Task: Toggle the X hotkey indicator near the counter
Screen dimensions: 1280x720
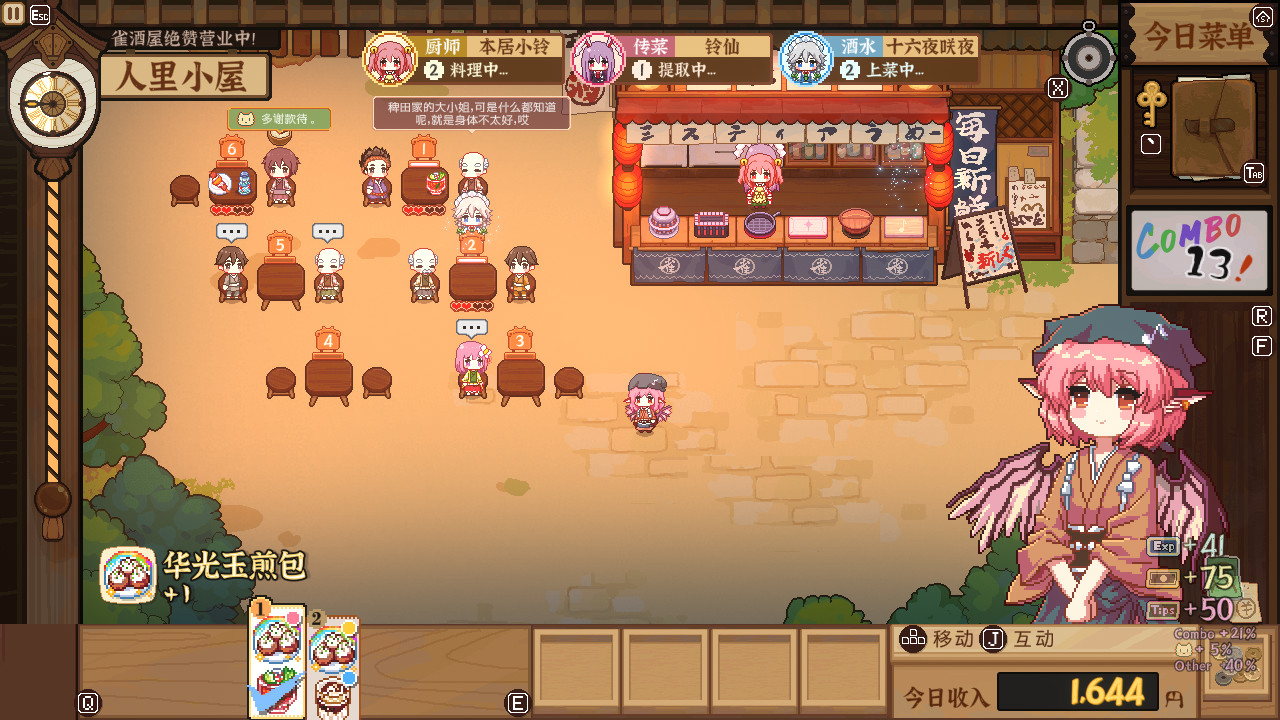Action: [1057, 88]
